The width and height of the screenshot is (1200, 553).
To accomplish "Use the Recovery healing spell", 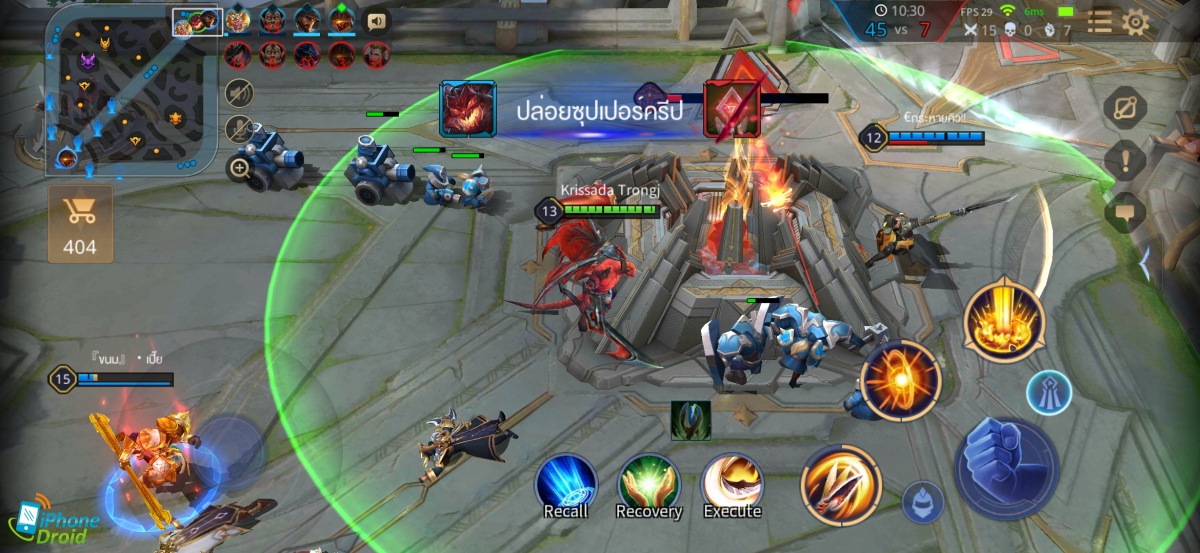I will pos(649,484).
